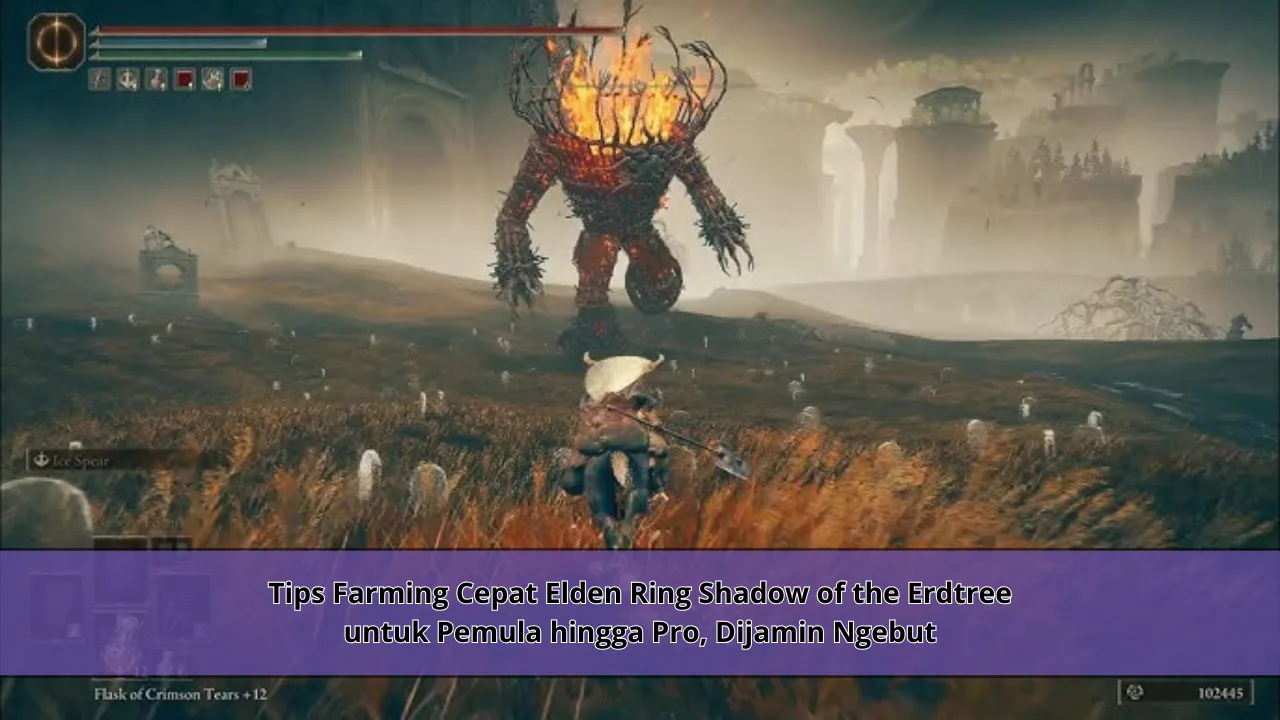1280x720 pixels.
Task: Click the Flask of Crimson Tears +12 label
Action: 180,692
